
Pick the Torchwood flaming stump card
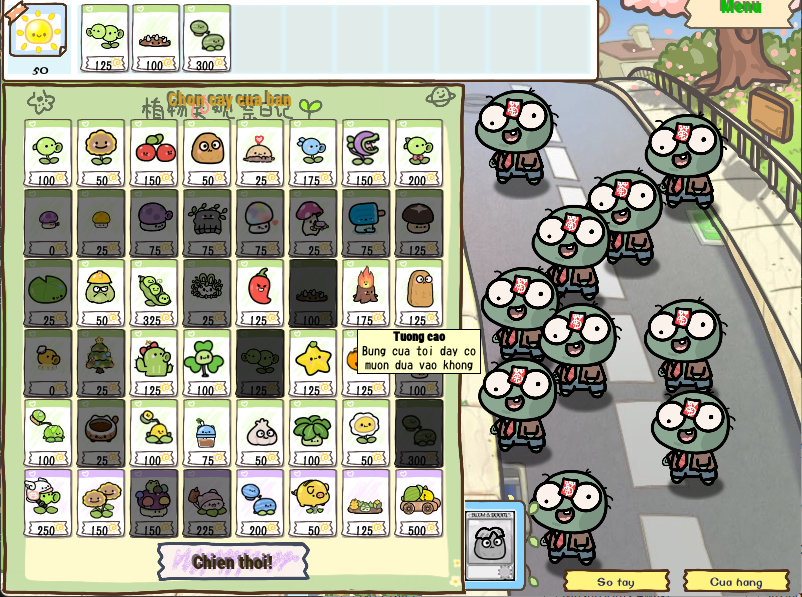click(366, 293)
